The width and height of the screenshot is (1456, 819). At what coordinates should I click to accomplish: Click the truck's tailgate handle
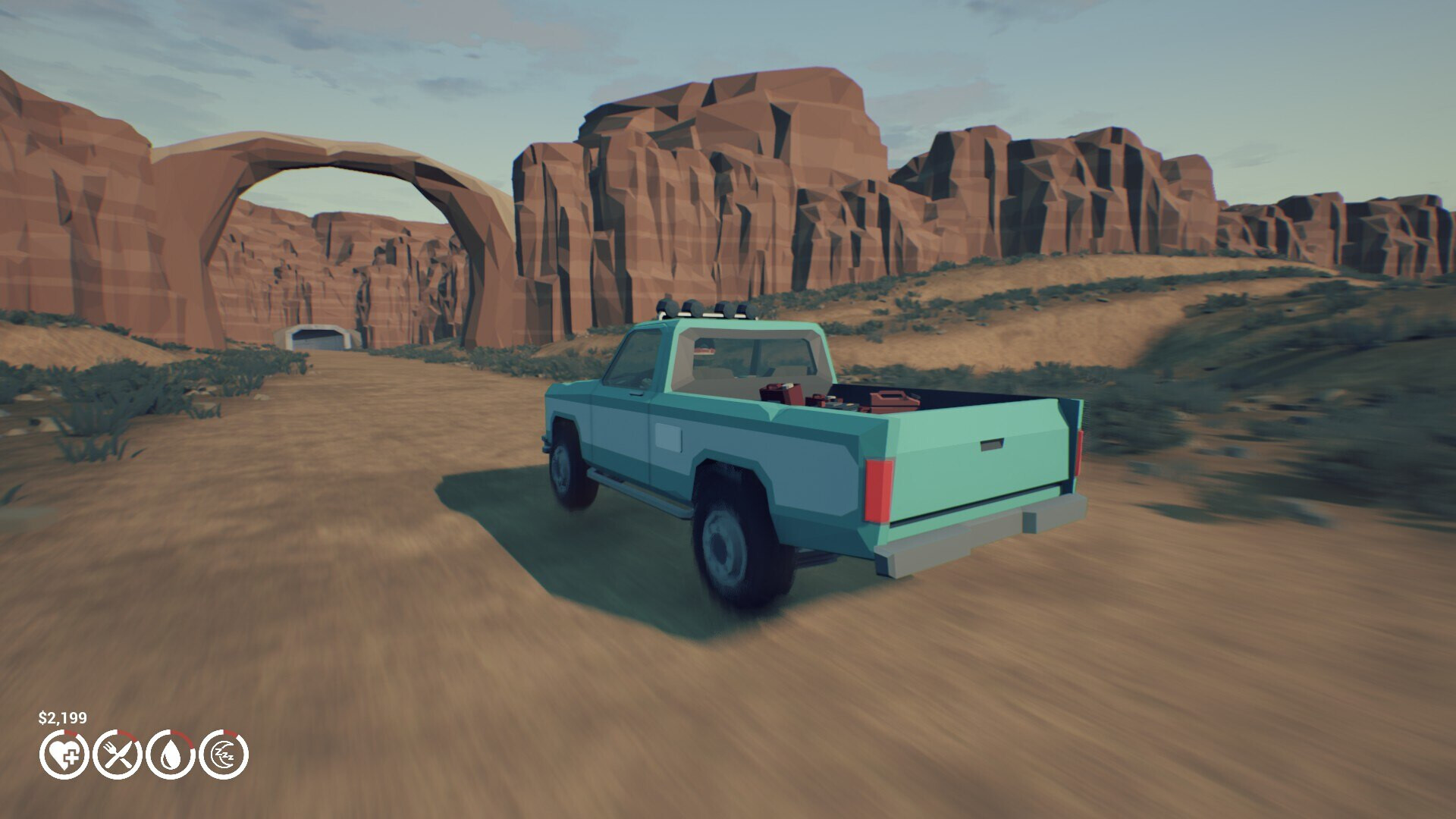click(991, 444)
